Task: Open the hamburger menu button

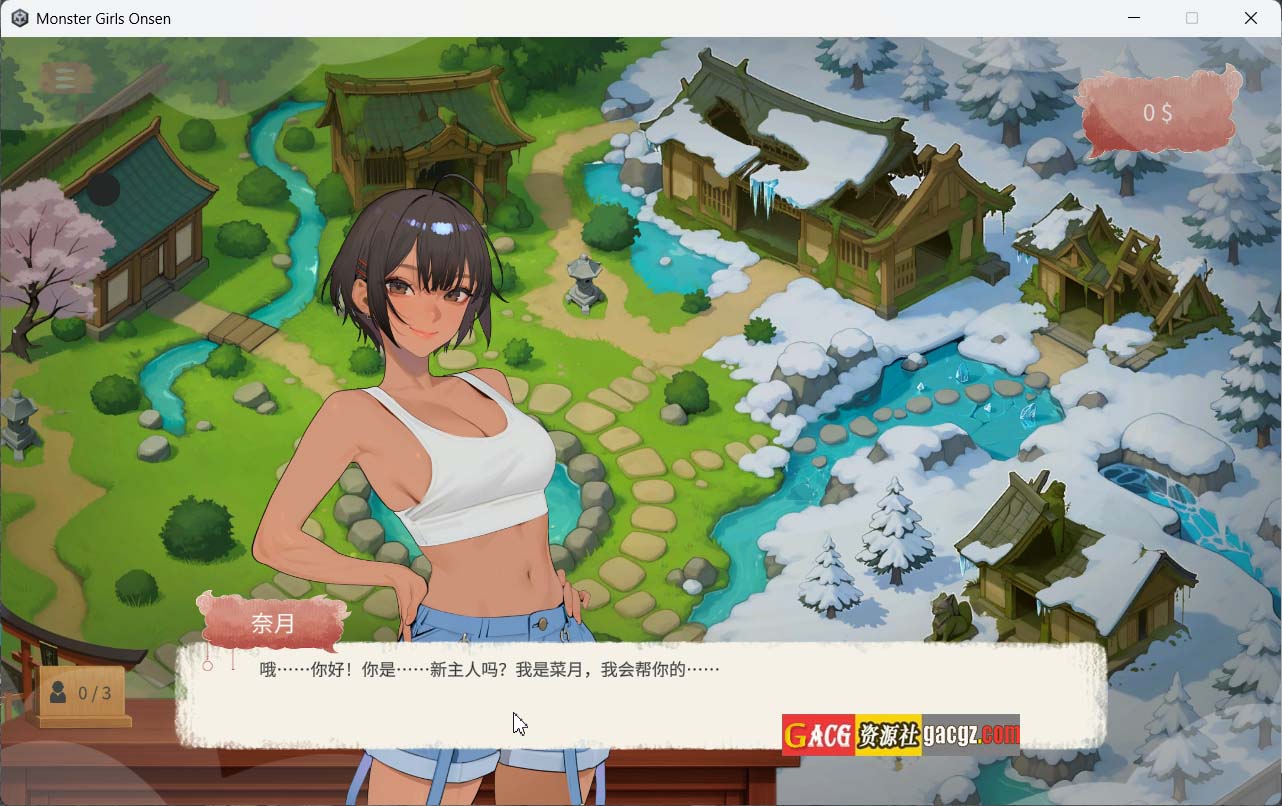Action: (x=66, y=78)
